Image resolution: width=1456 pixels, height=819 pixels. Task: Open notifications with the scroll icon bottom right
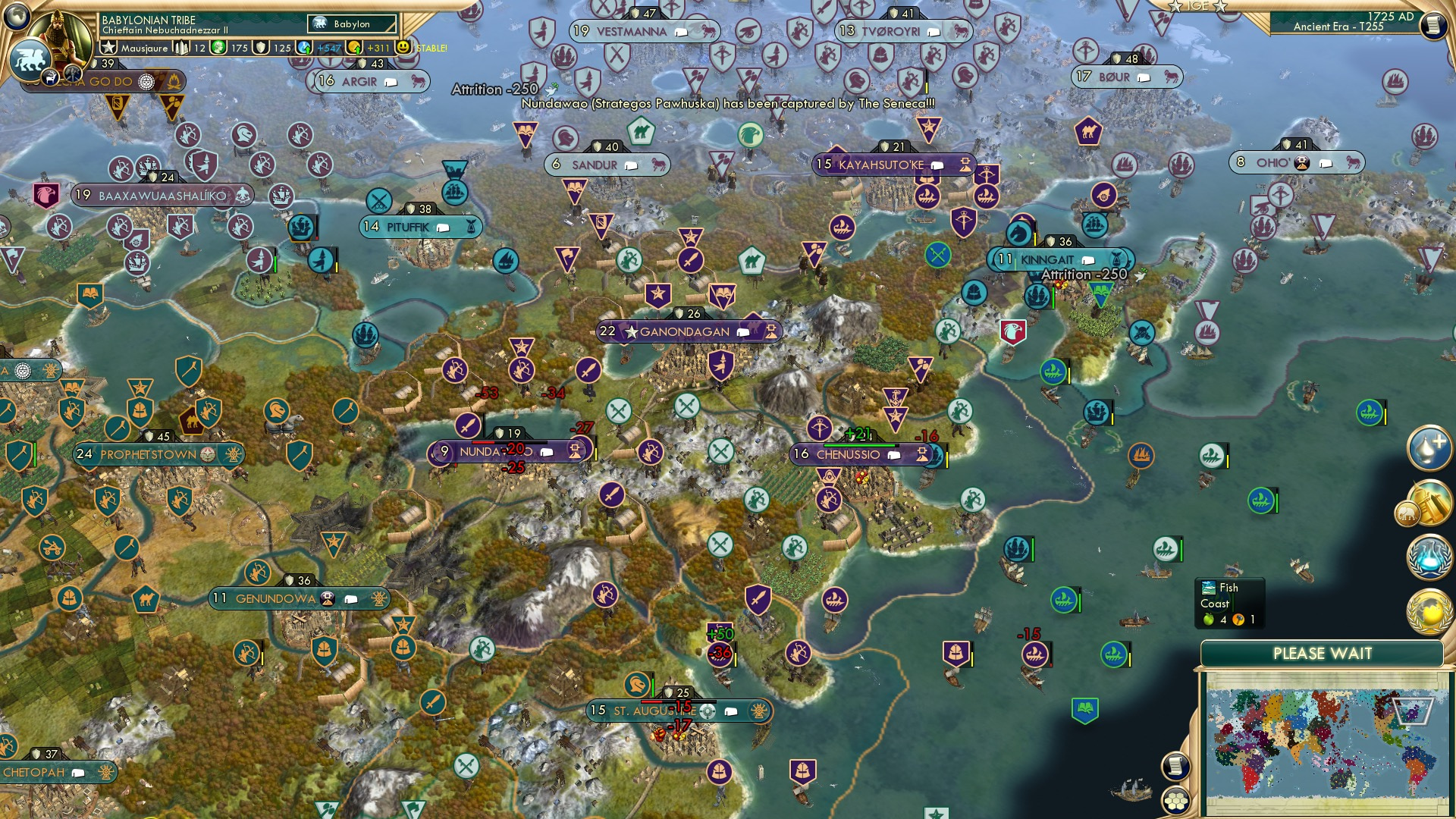click(x=1176, y=767)
